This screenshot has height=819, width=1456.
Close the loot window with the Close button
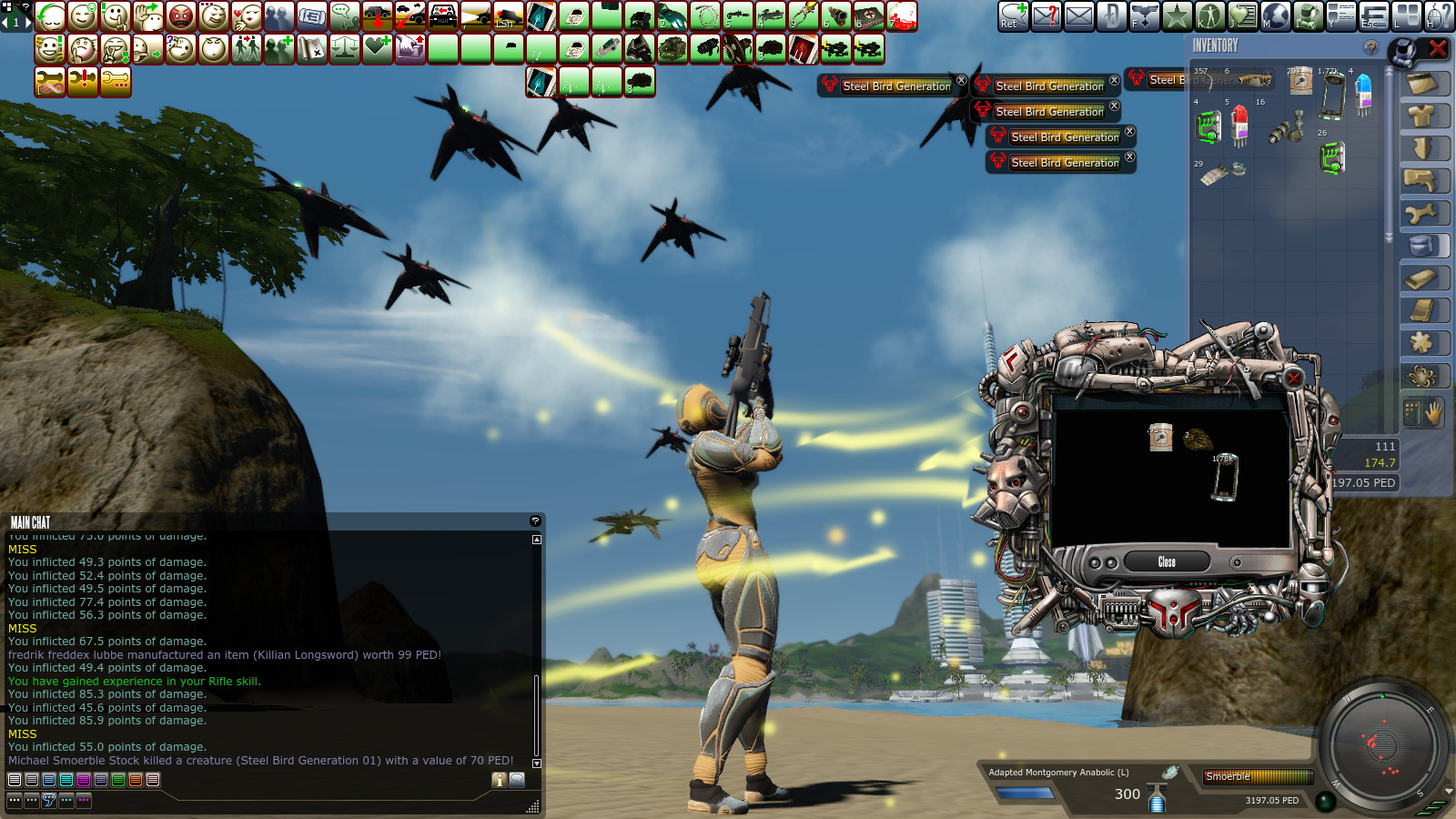click(1167, 561)
